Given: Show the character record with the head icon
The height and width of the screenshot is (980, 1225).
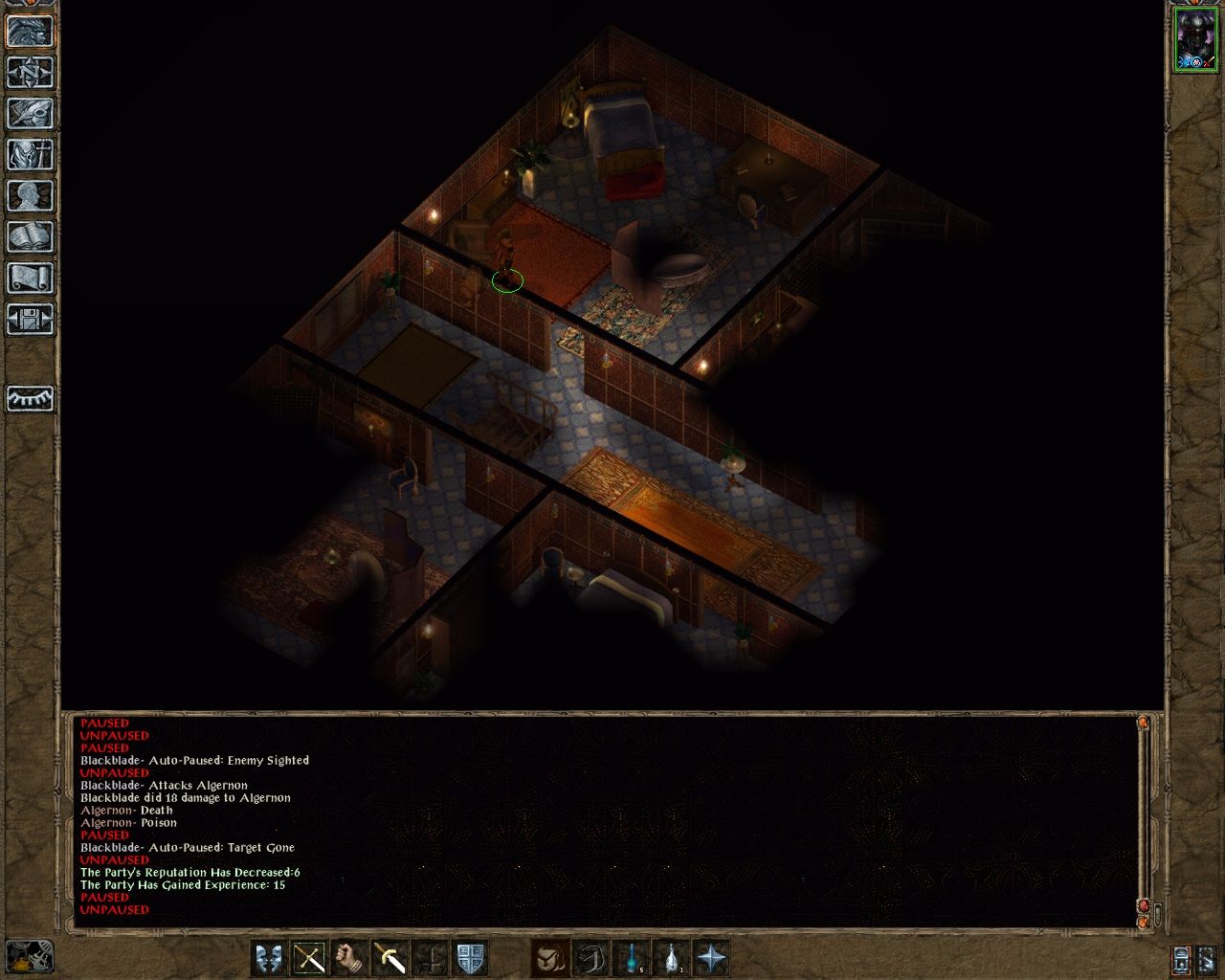Looking at the screenshot, I should [30, 195].
